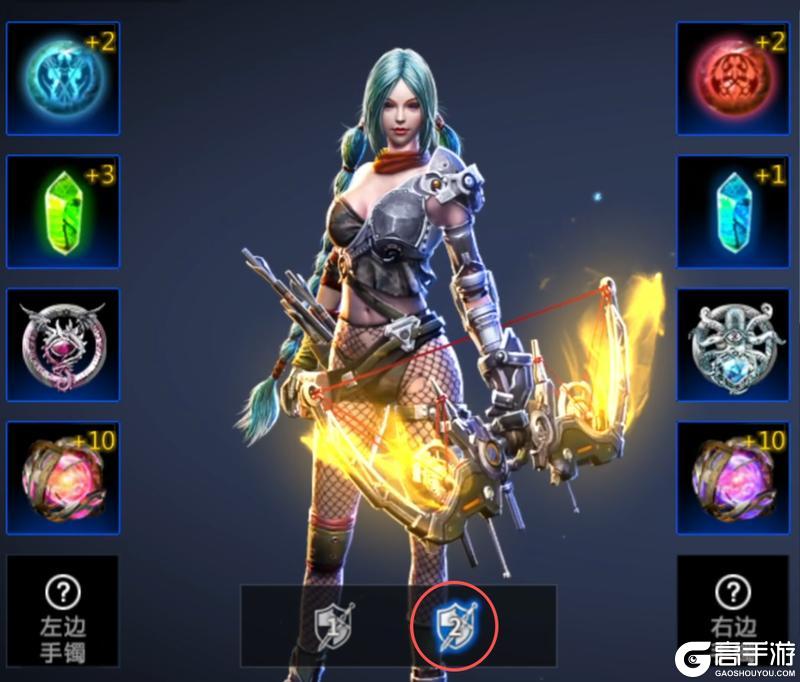
Task: Select the right purple orb +10 slot
Action: [733, 478]
